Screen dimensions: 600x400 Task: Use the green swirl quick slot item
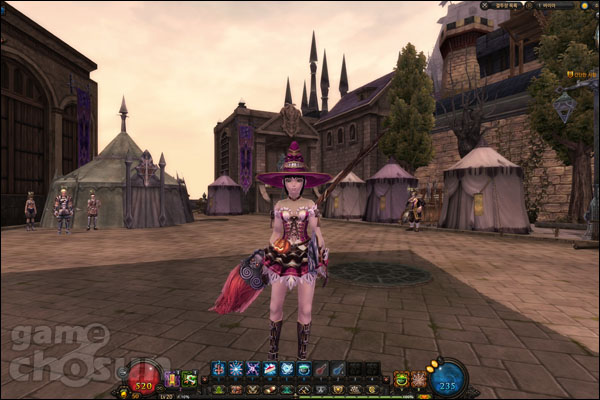point(190,379)
